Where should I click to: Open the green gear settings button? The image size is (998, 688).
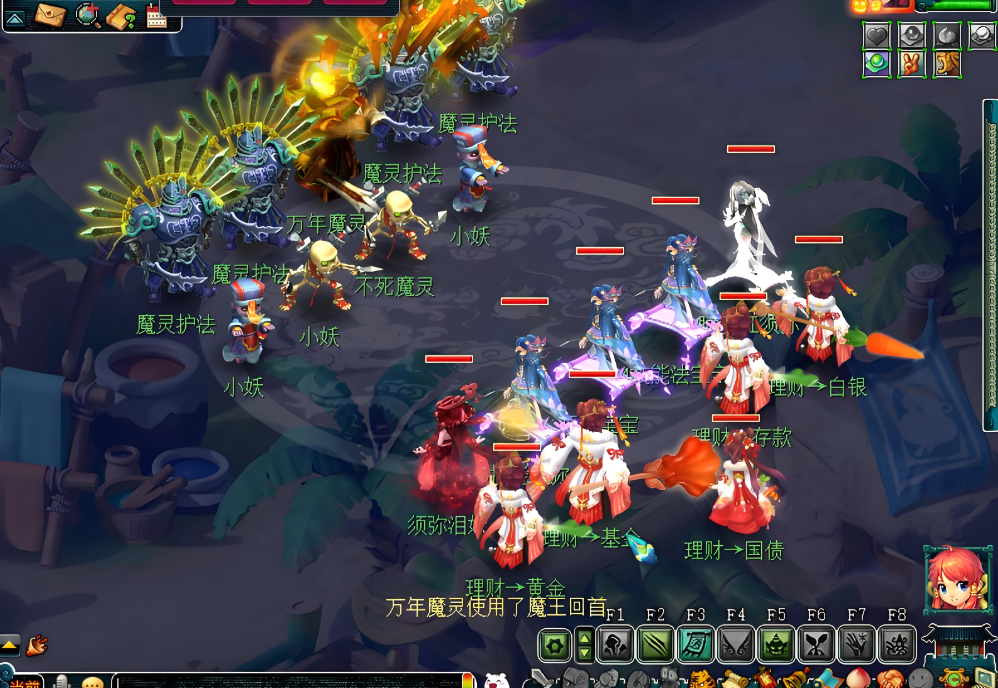click(x=554, y=645)
